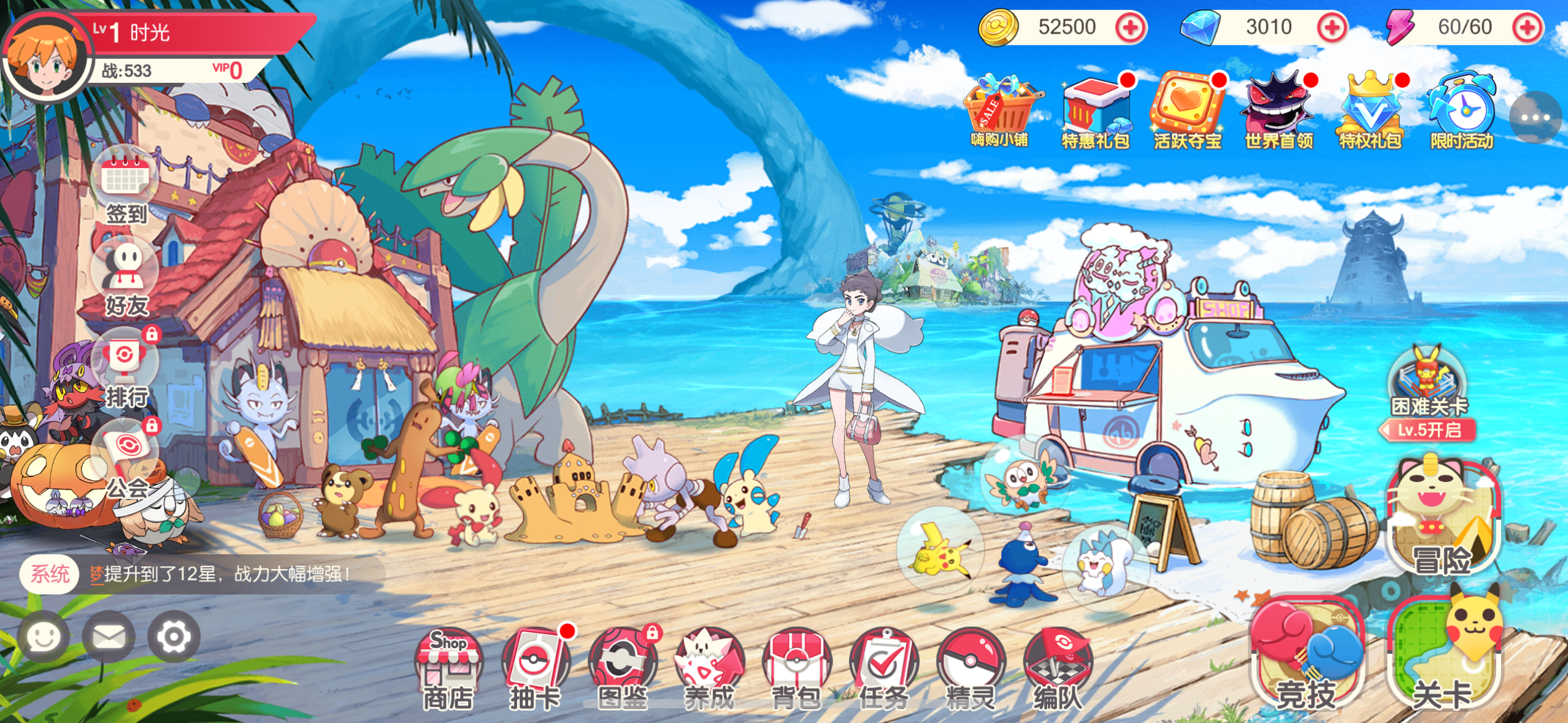Open the 编队 team formation screen
Image resolution: width=1568 pixels, height=723 pixels.
pos(1058,668)
